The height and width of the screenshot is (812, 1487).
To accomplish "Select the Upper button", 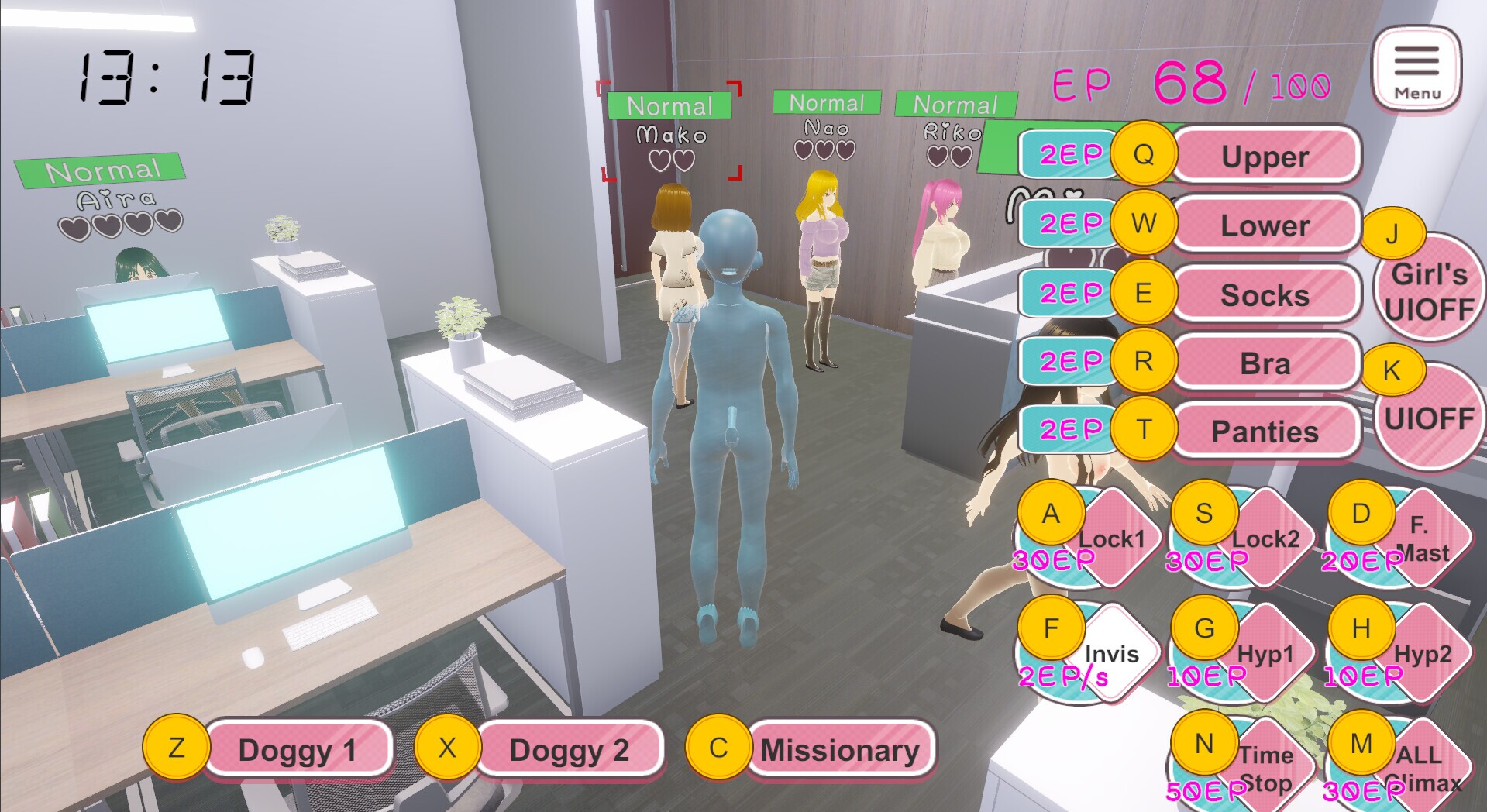I will [x=1265, y=157].
